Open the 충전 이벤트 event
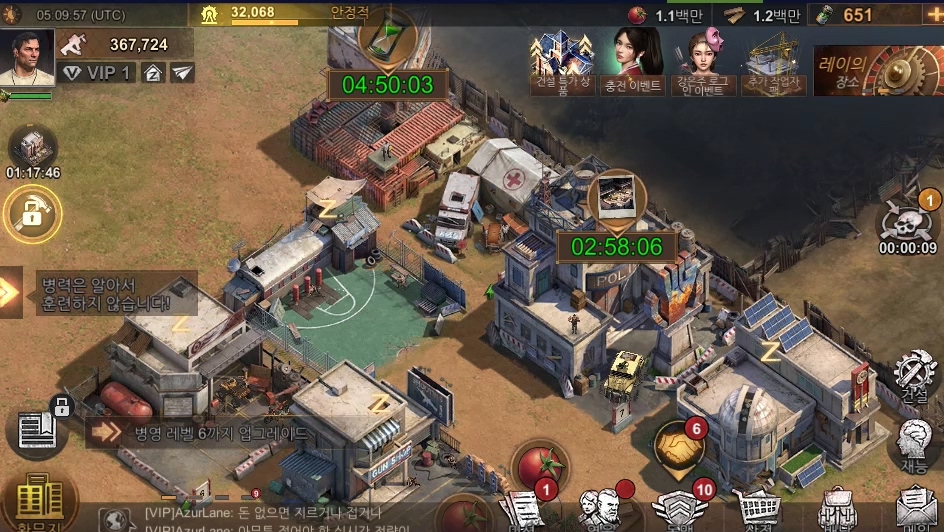Viewport: 944px width, 532px height. click(632, 62)
